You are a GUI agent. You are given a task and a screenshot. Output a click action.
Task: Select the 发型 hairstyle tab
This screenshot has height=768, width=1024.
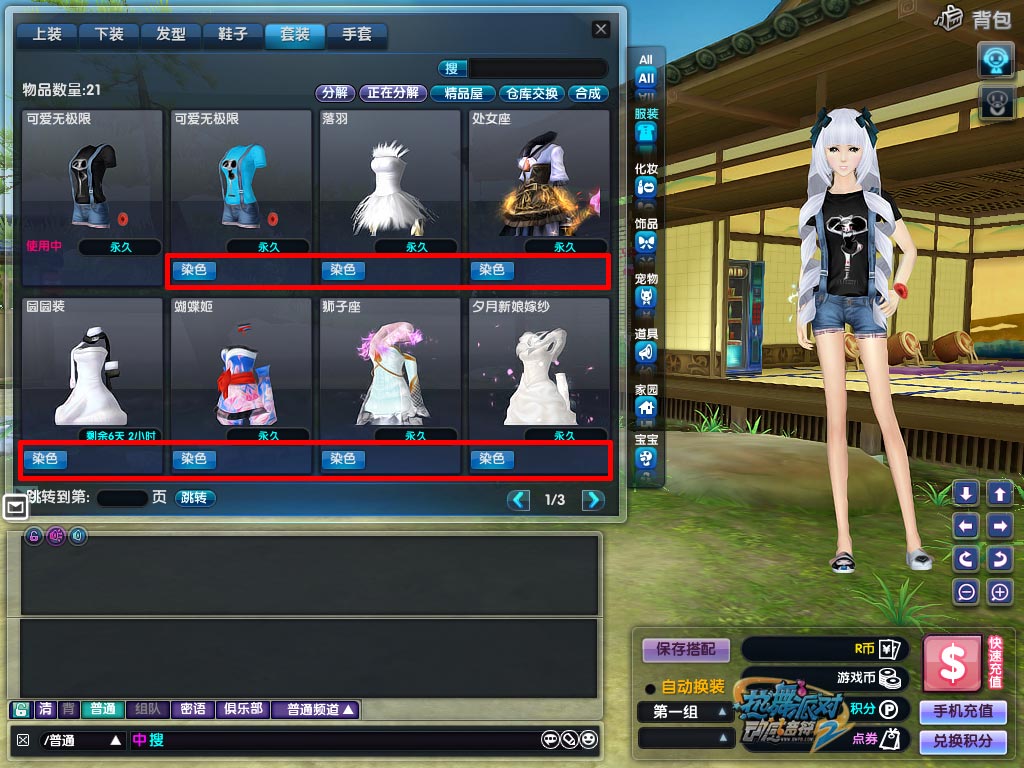coord(171,35)
